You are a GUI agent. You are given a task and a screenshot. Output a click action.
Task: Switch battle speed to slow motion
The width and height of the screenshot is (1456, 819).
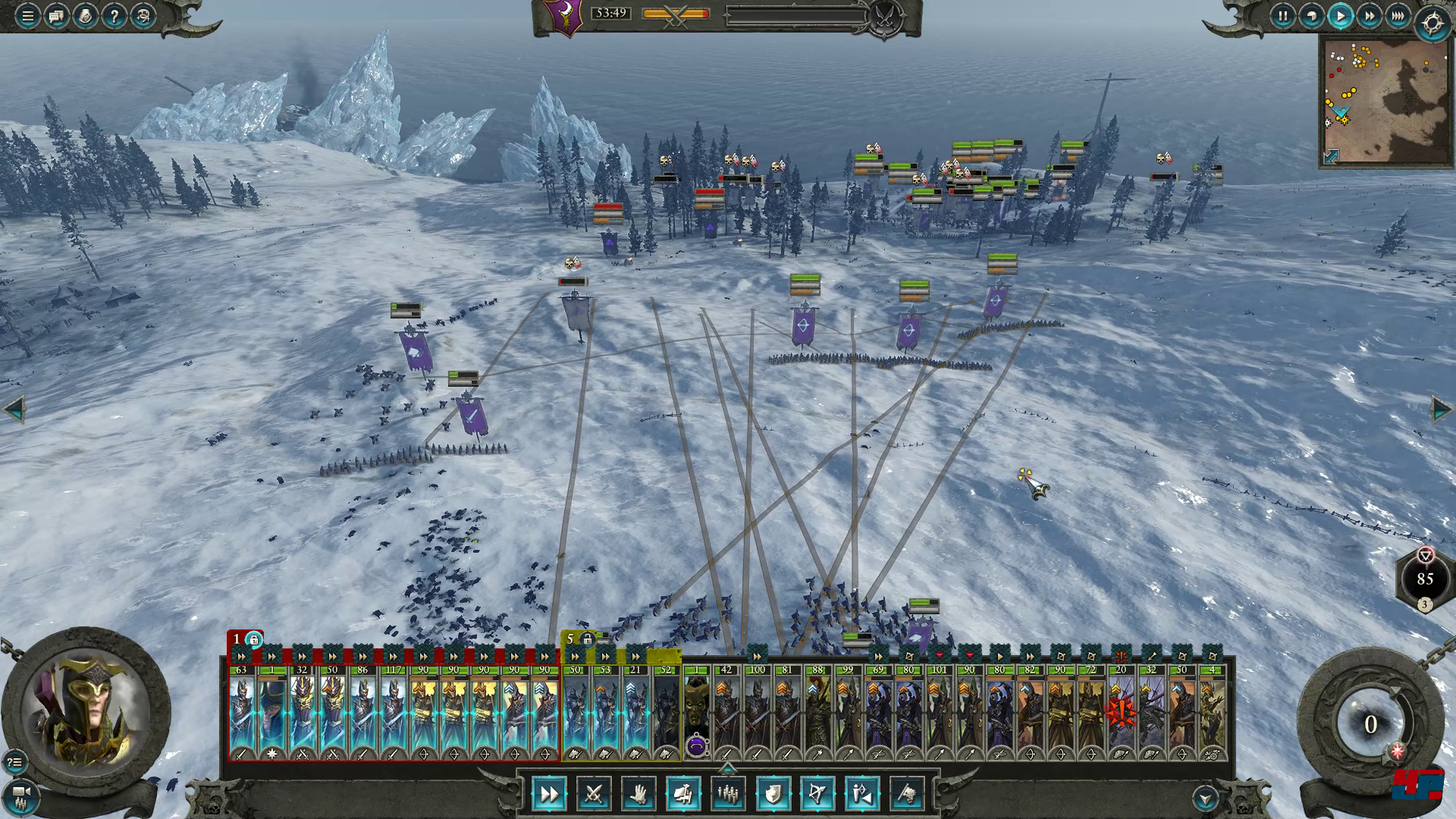[1311, 16]
